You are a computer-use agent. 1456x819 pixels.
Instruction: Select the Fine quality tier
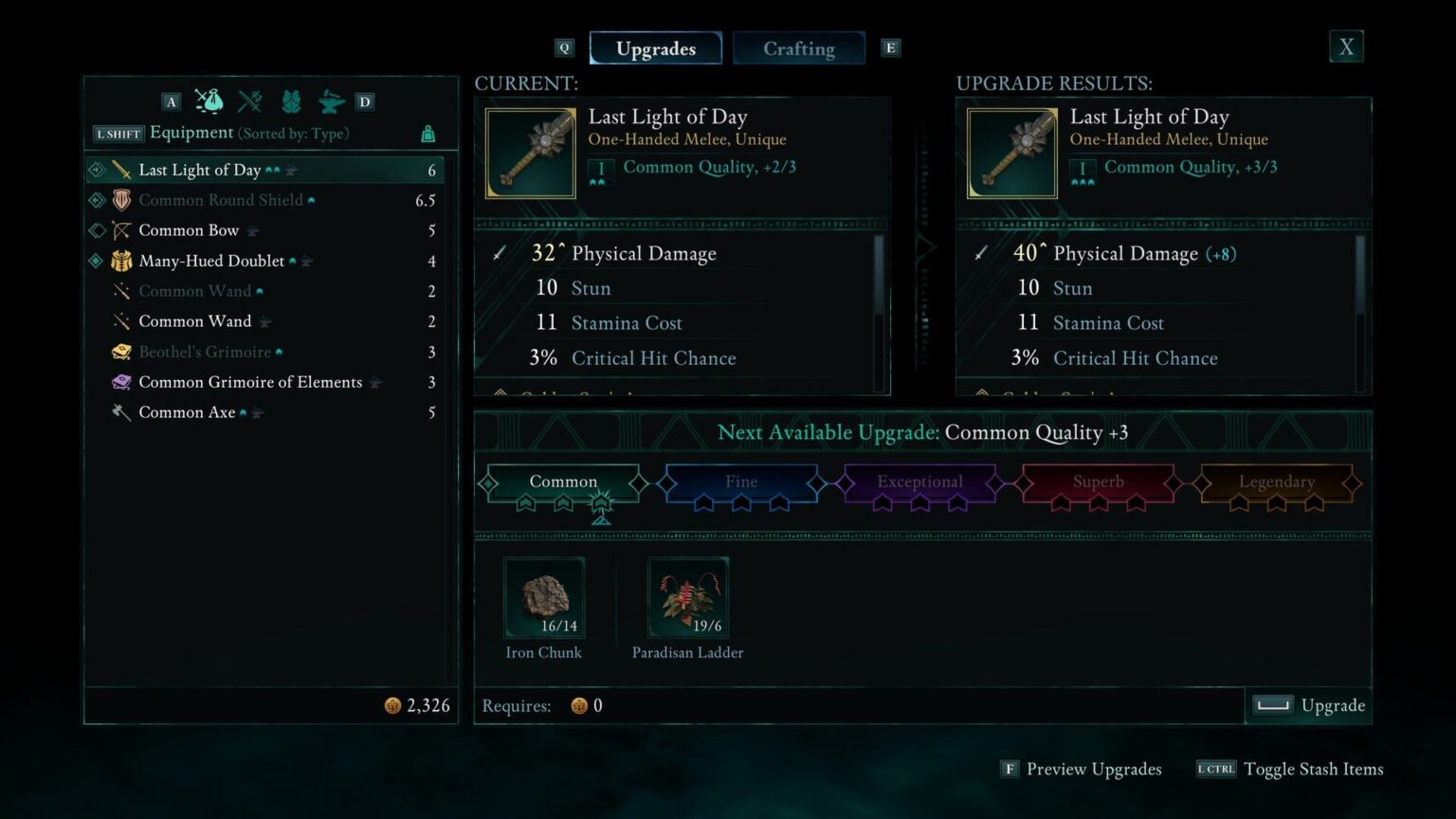click(740, 482)
